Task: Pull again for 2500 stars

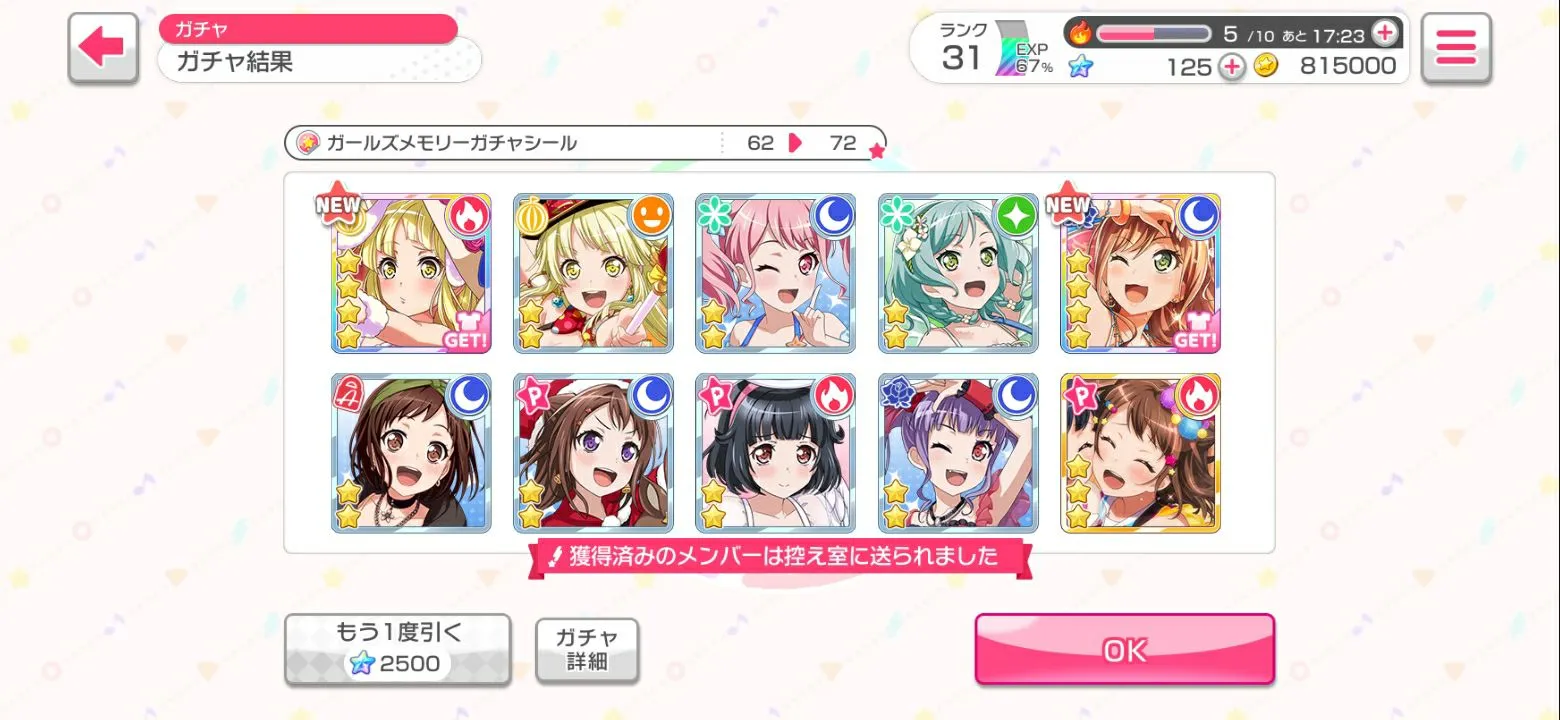Action: click(397, 649)
